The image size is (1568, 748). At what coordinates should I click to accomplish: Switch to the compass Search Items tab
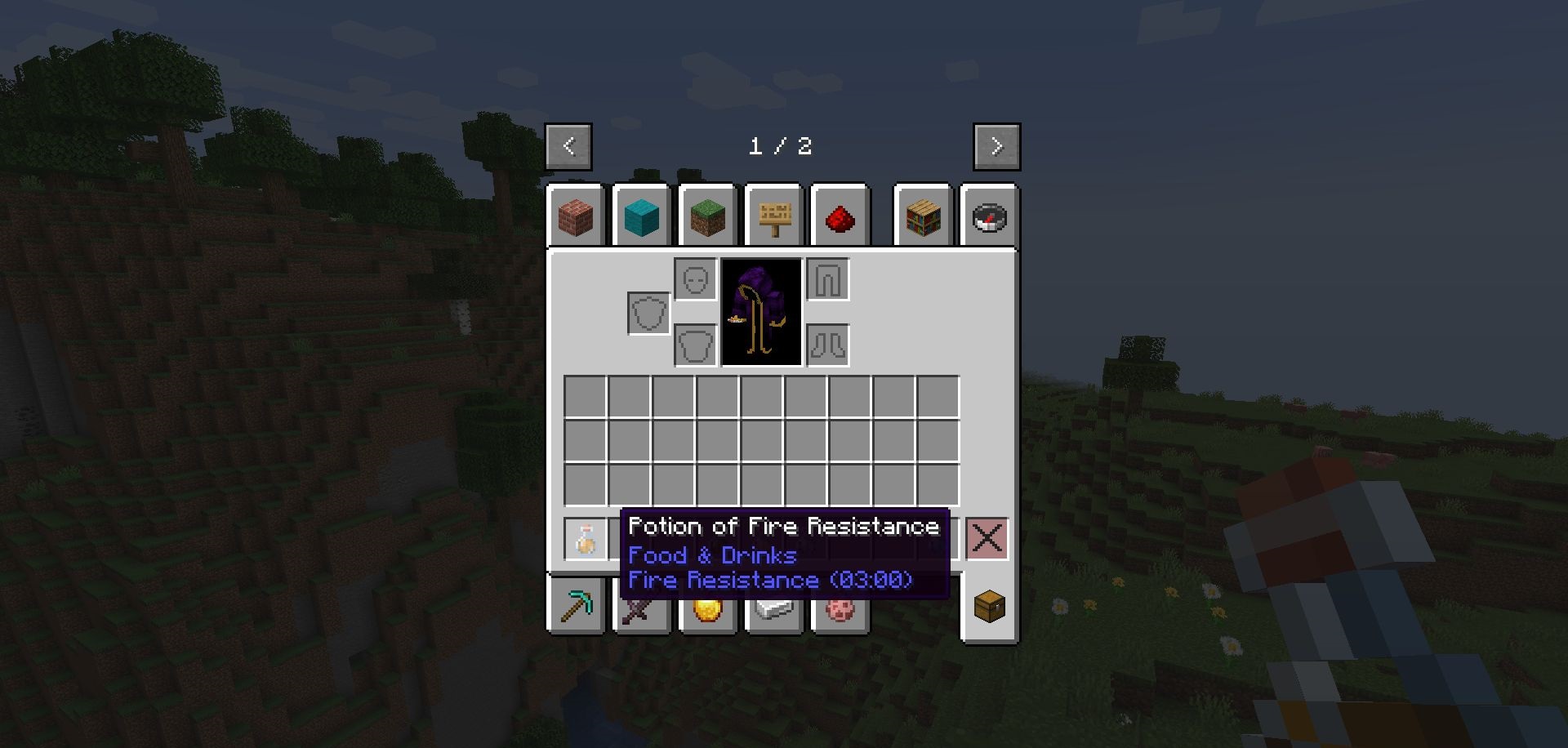(989, 217)
